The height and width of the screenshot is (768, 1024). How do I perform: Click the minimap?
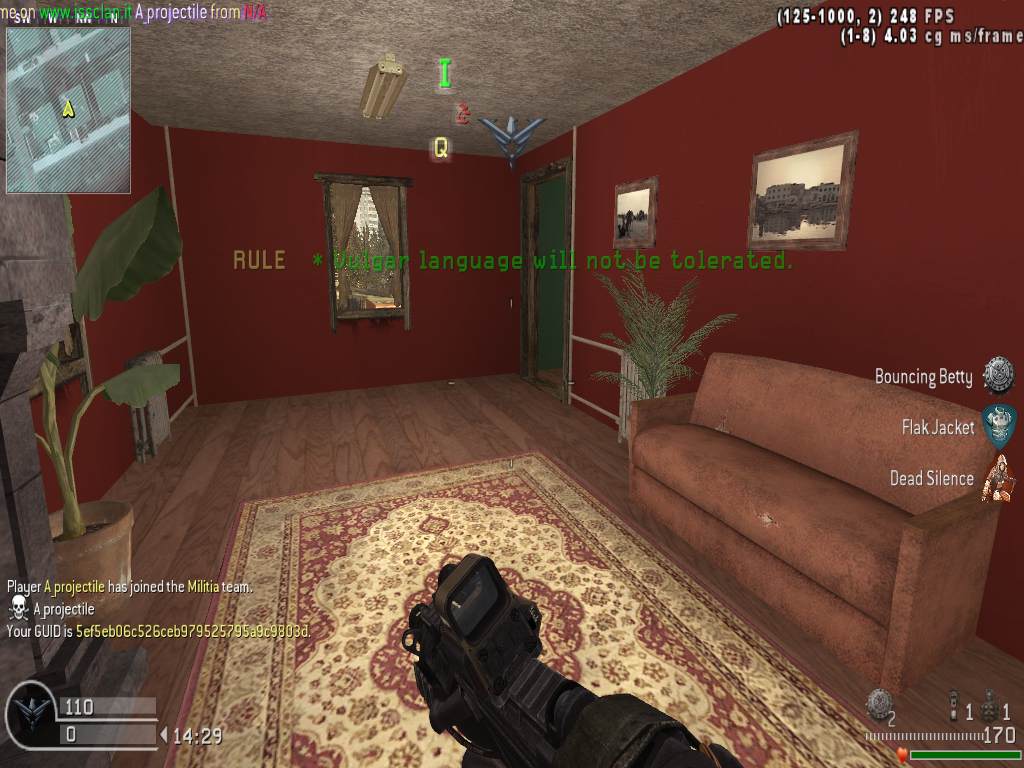click(68, 109)
